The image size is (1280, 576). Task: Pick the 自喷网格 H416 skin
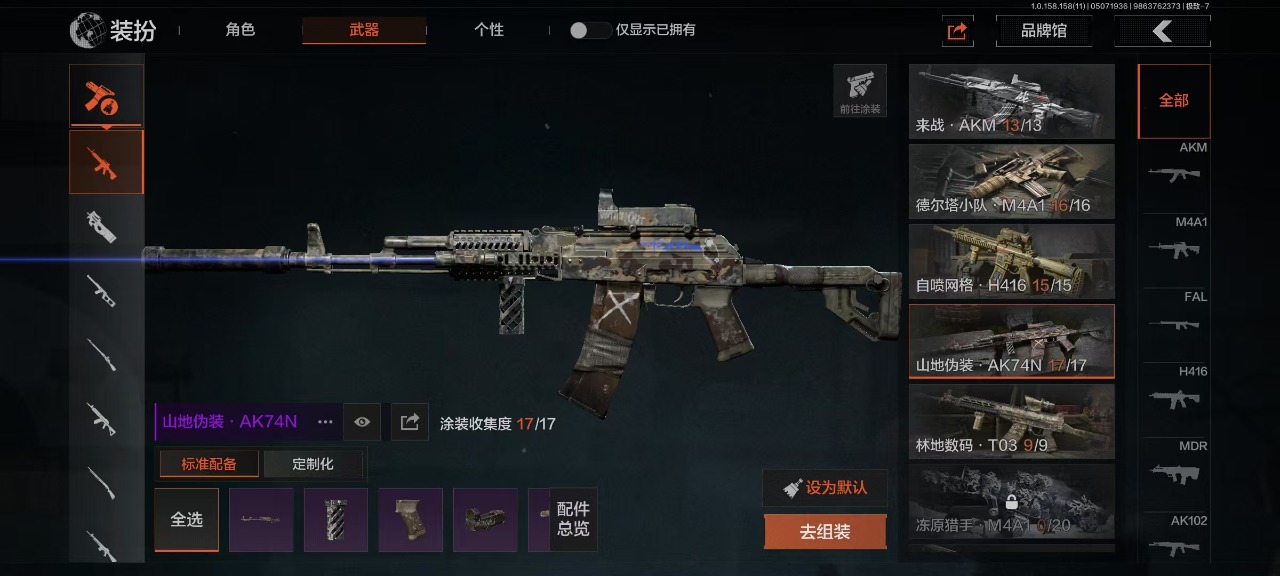(x=1011, y=261)
